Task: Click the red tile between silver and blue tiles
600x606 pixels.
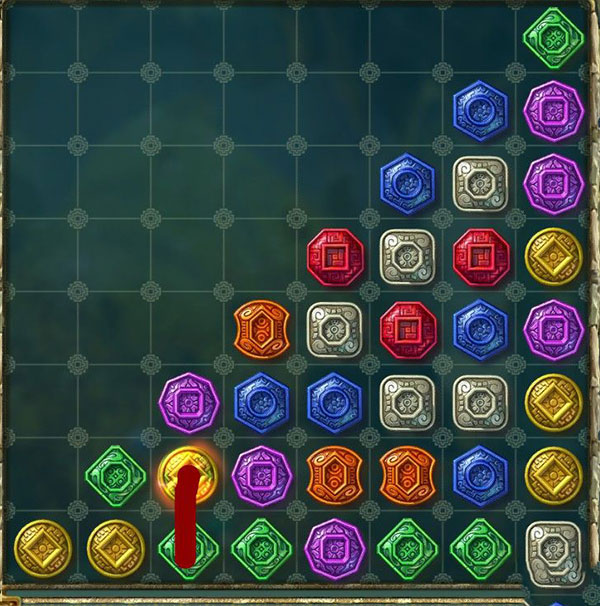Action: 407,327
